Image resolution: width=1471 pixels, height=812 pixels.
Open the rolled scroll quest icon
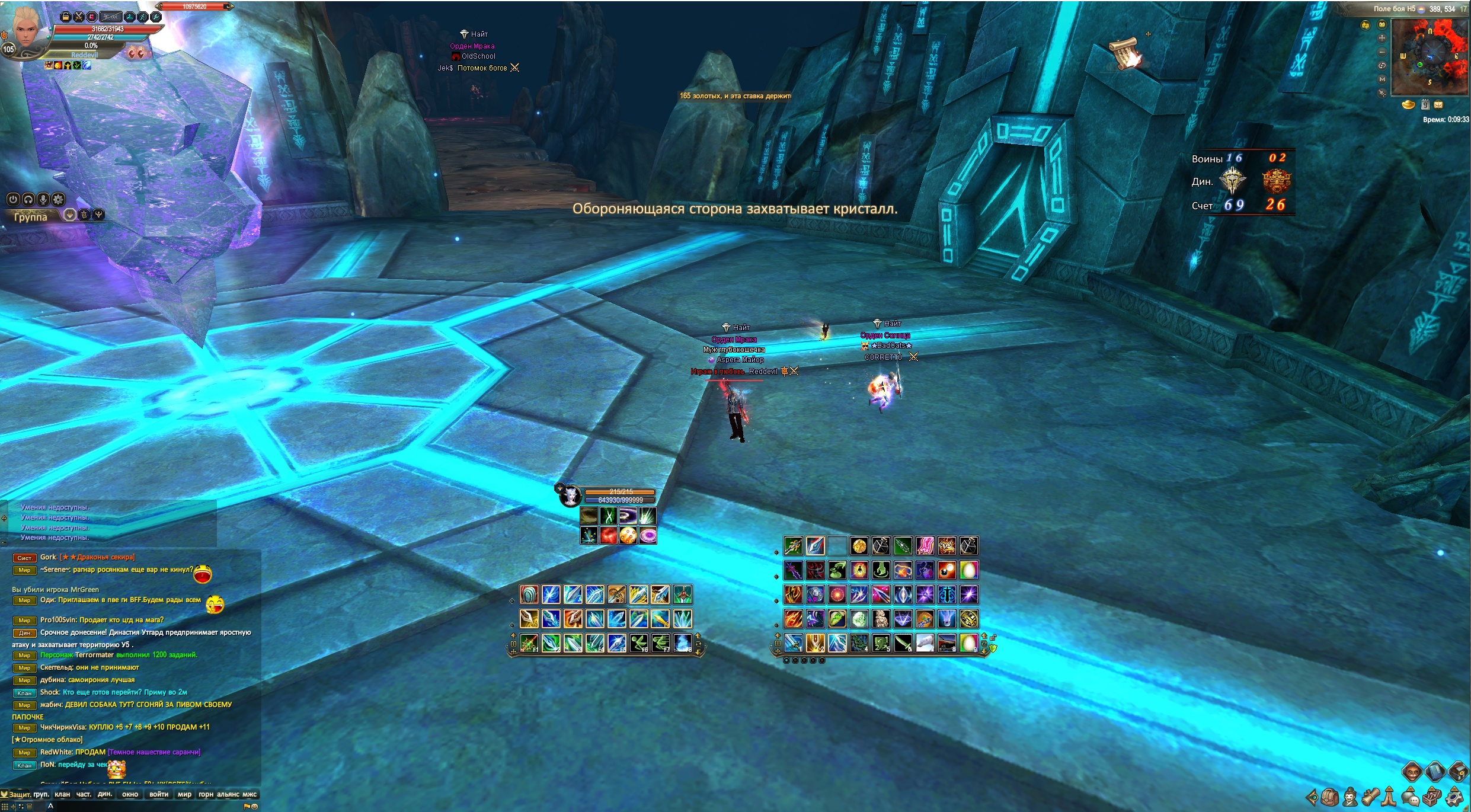1370,797
